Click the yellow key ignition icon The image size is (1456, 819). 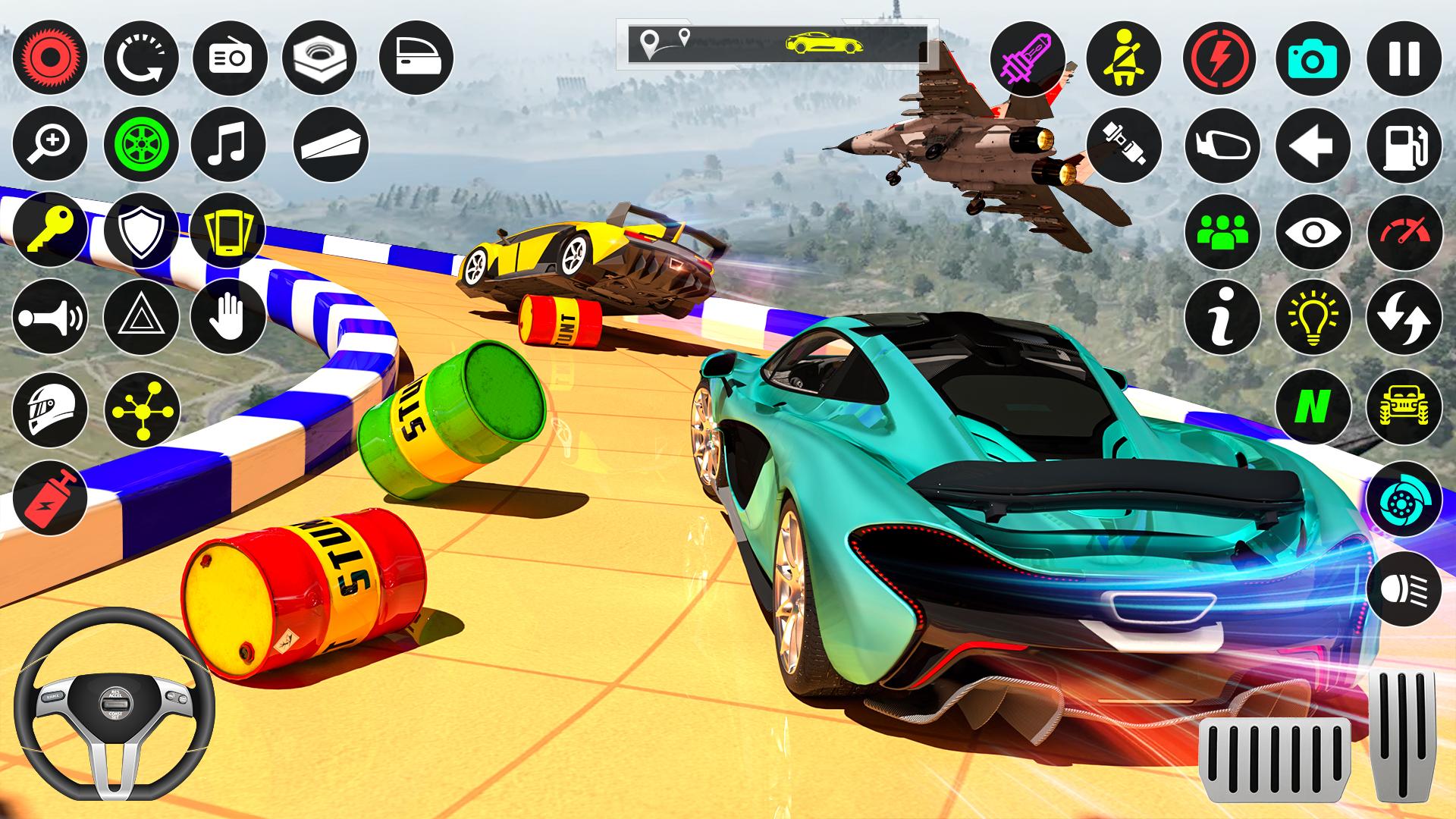coord(50,230)
